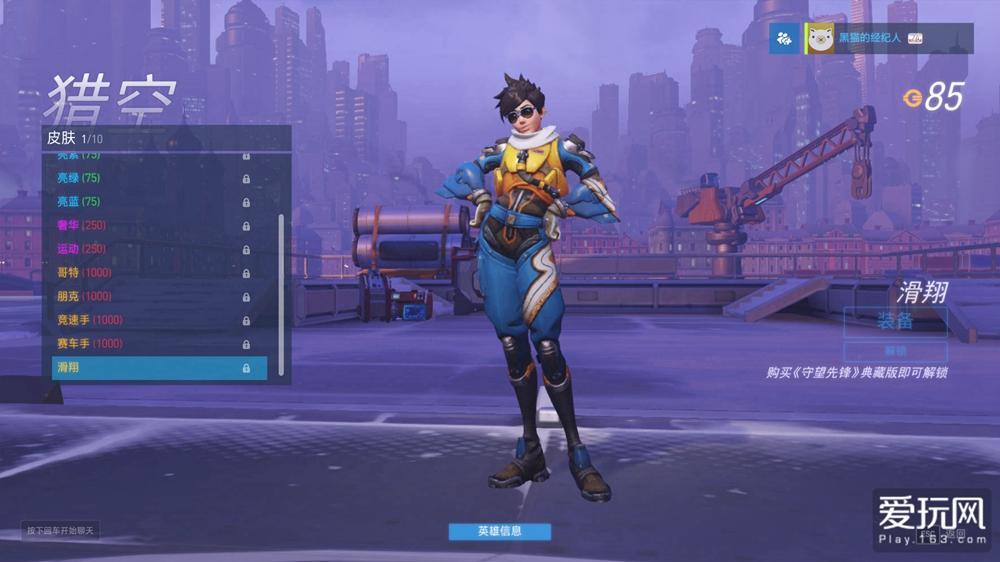Open the 英雄信息 hero info button

[x=499, y=531]
